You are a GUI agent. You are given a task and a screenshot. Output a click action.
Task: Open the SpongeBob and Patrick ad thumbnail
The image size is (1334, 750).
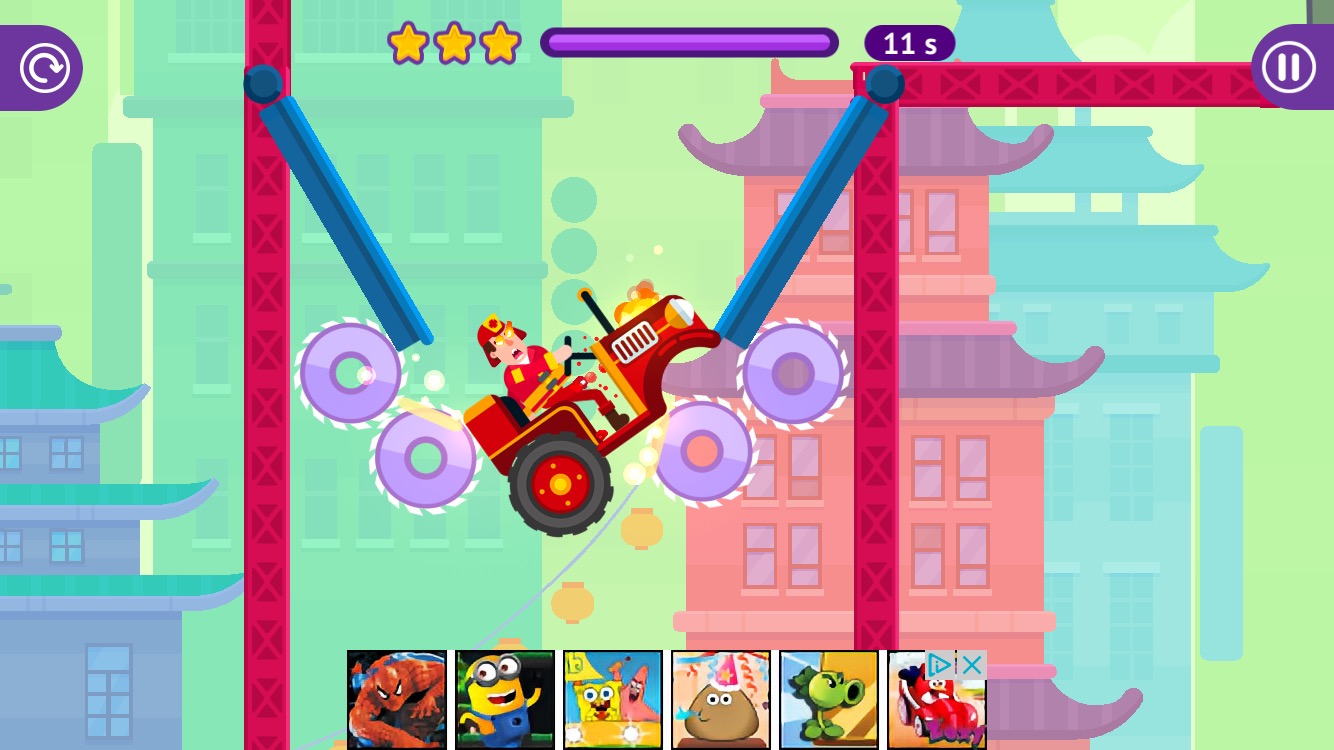(611, 698)
